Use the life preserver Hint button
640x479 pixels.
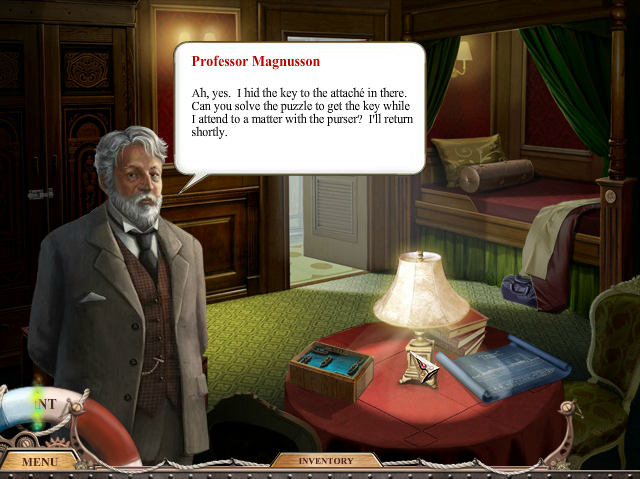[45, 412]
